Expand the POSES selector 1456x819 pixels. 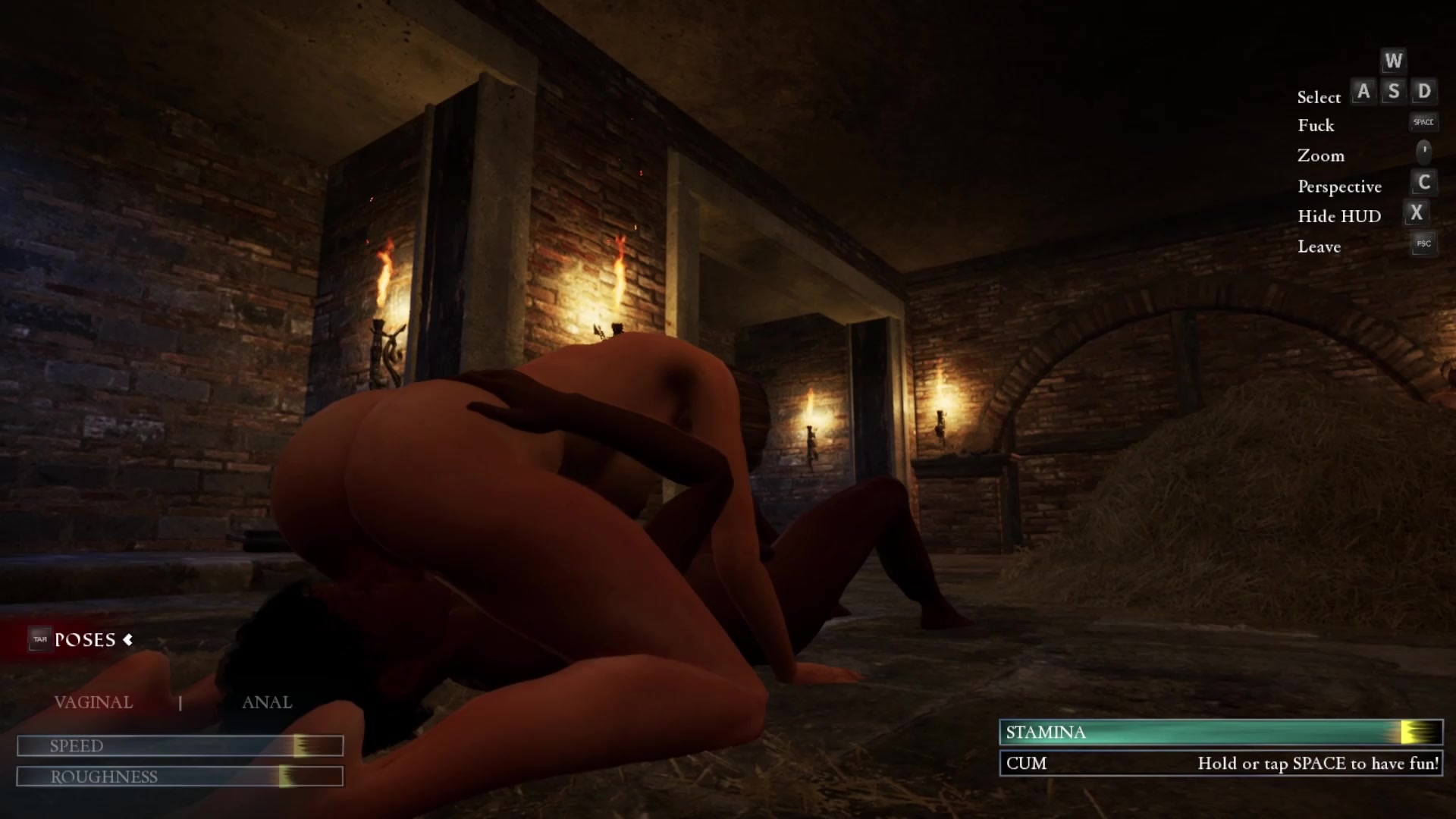click(85, 640)
